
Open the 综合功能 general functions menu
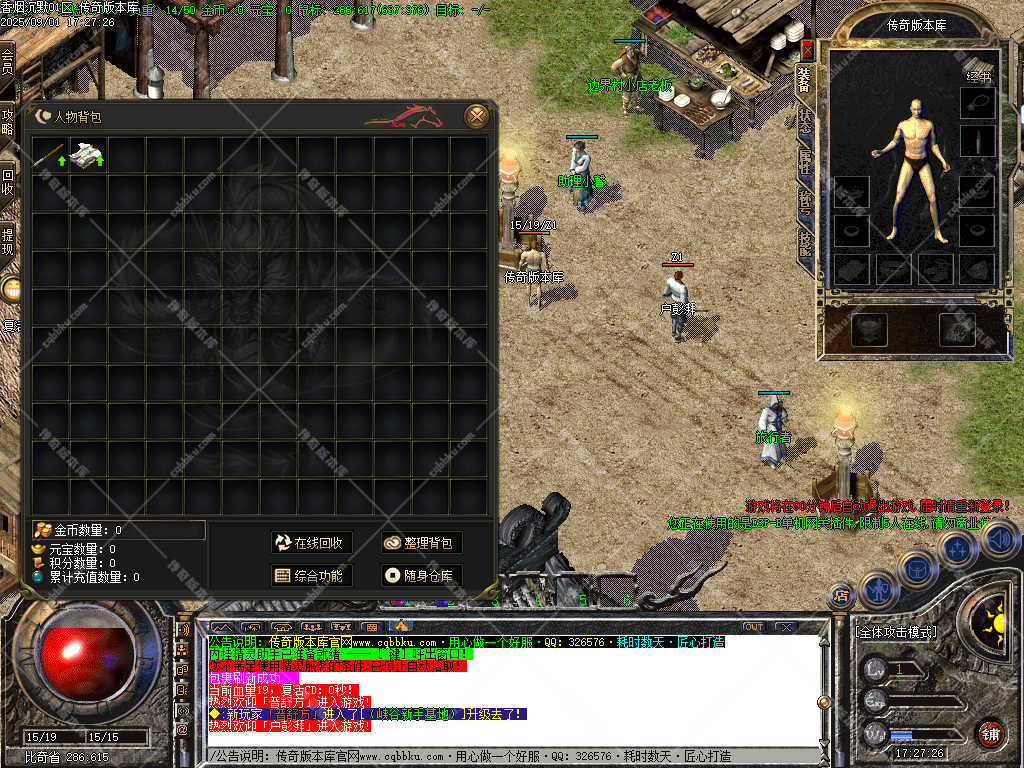coord(311,576)
